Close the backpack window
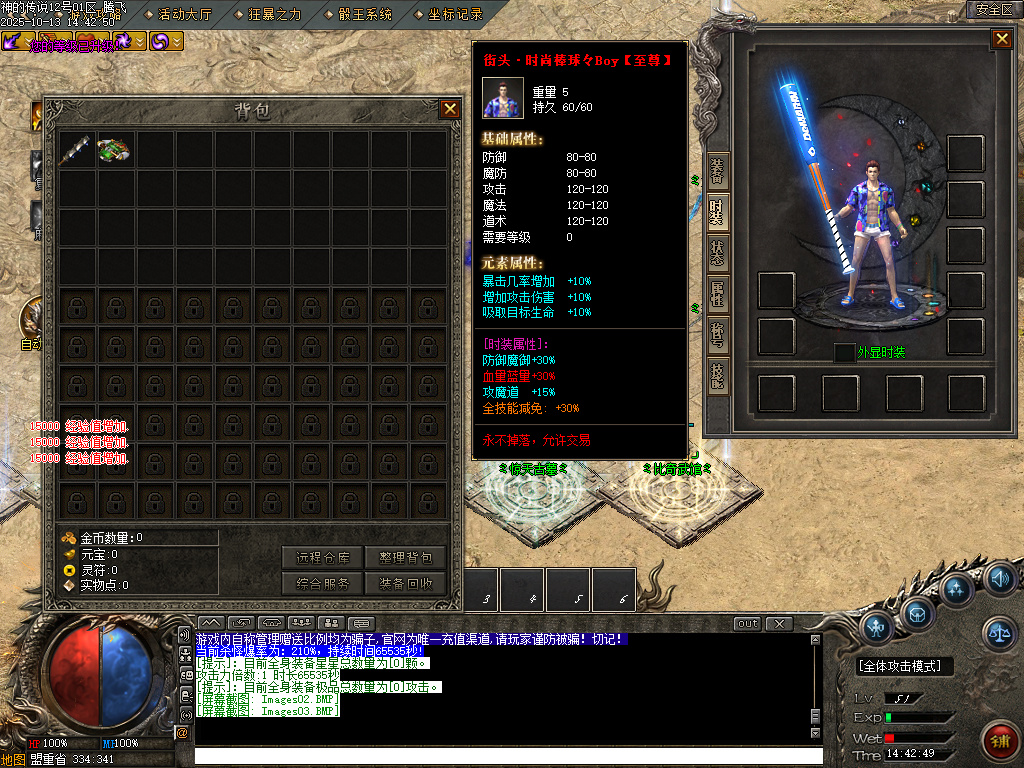The width and height of the screenshot is (1024, 768). point(451,110)
